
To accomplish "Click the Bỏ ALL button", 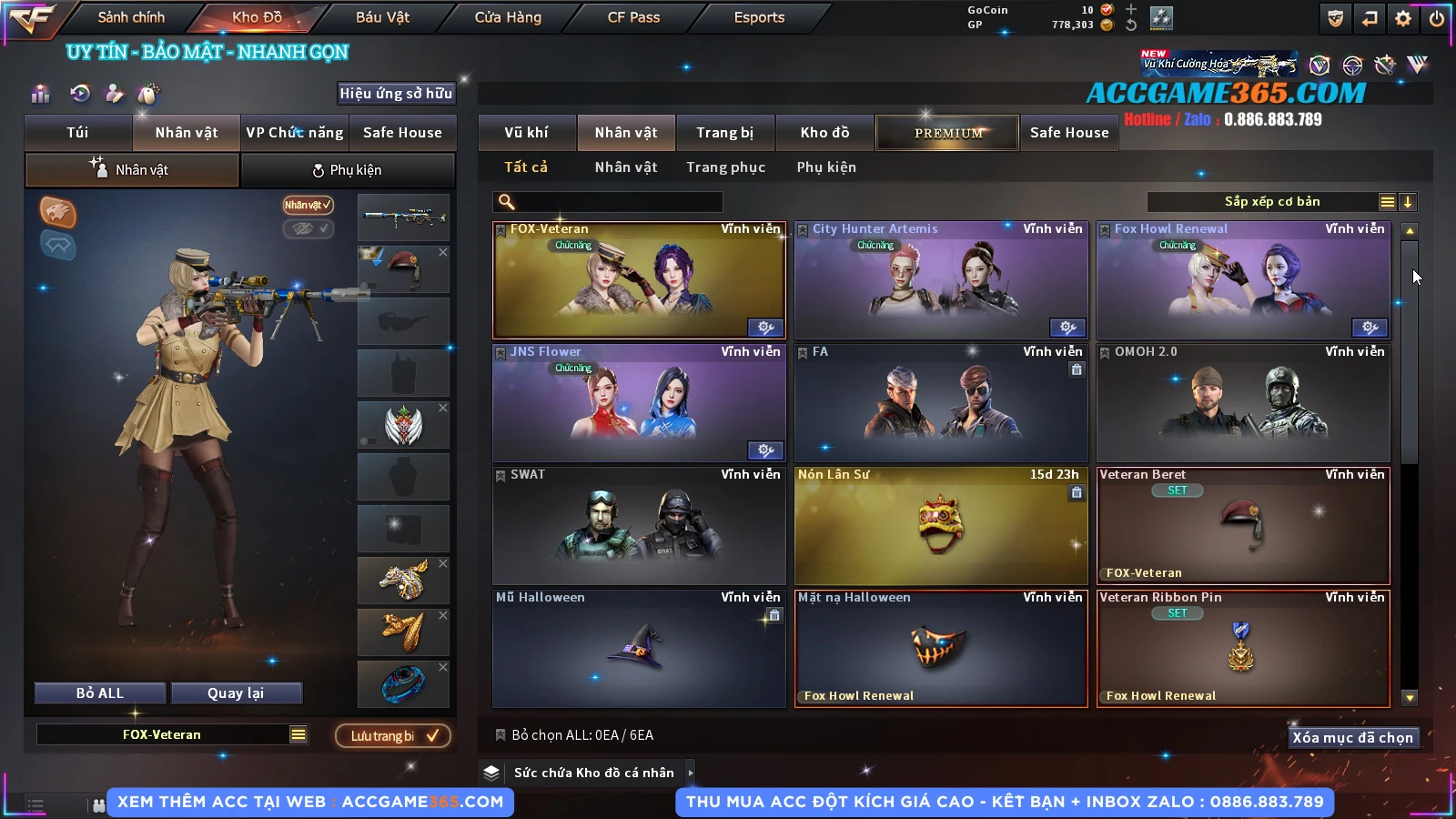I will [100, 693].
